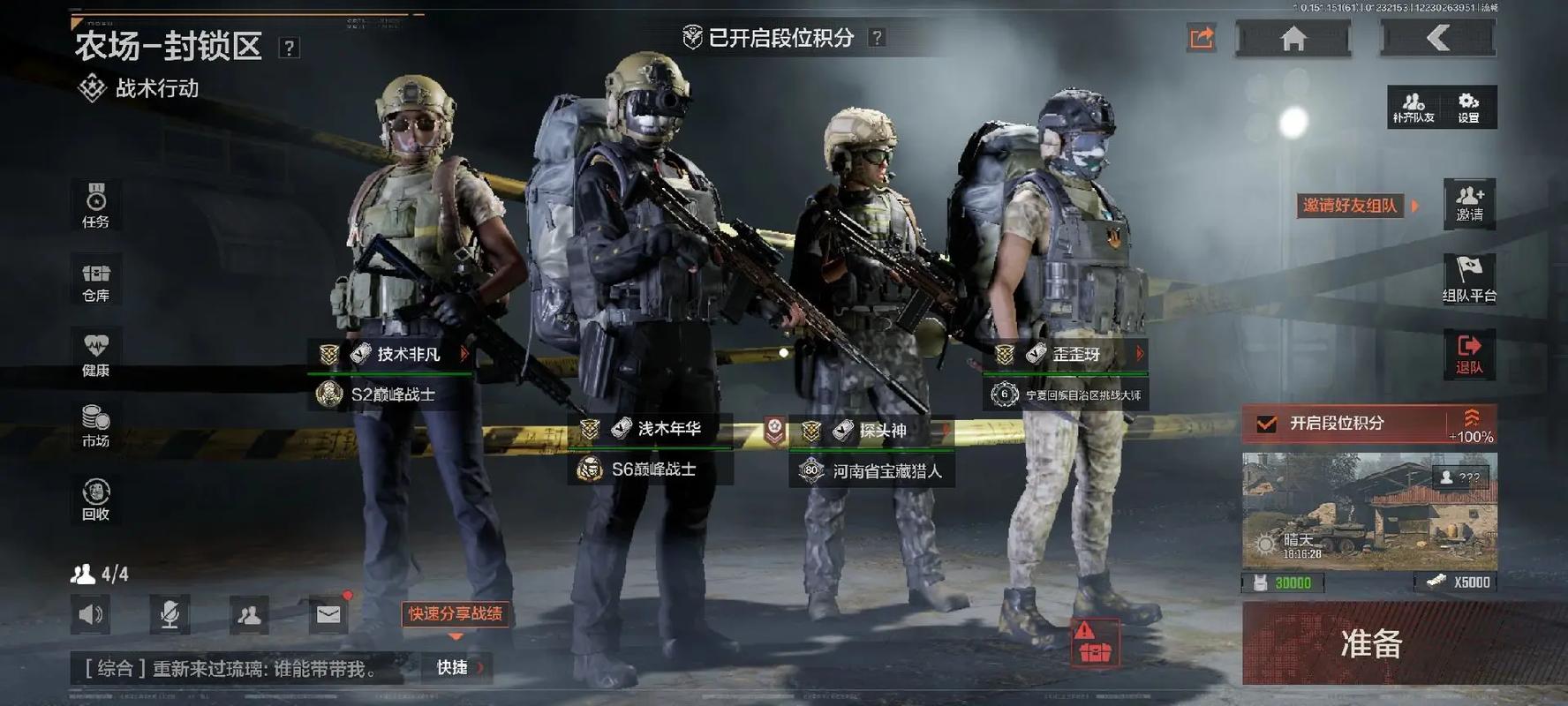Open the 任务 missions menu
Viewport: 1568px width, 706px height.
pyautogui.click(x=96, y=206)
